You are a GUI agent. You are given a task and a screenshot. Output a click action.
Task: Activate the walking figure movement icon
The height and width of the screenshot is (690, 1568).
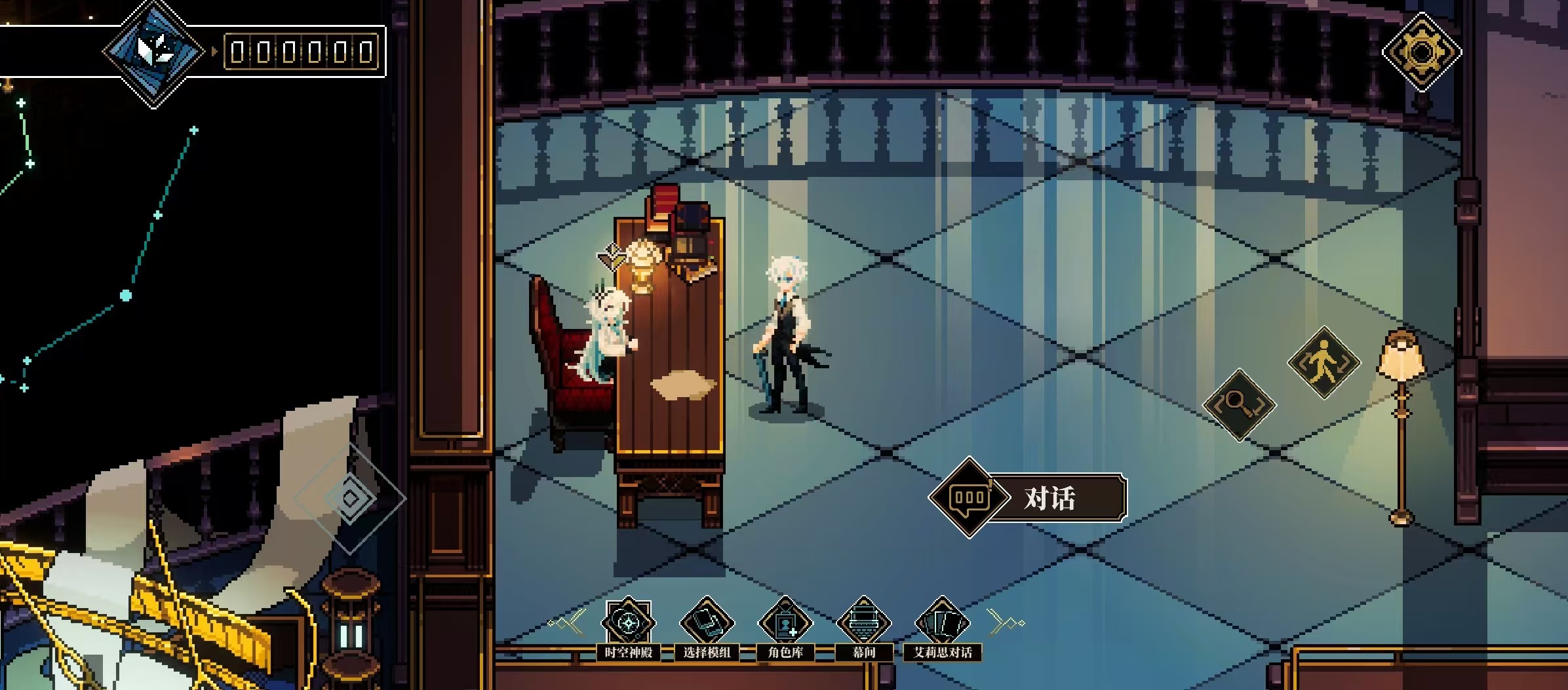(1323, 362)
